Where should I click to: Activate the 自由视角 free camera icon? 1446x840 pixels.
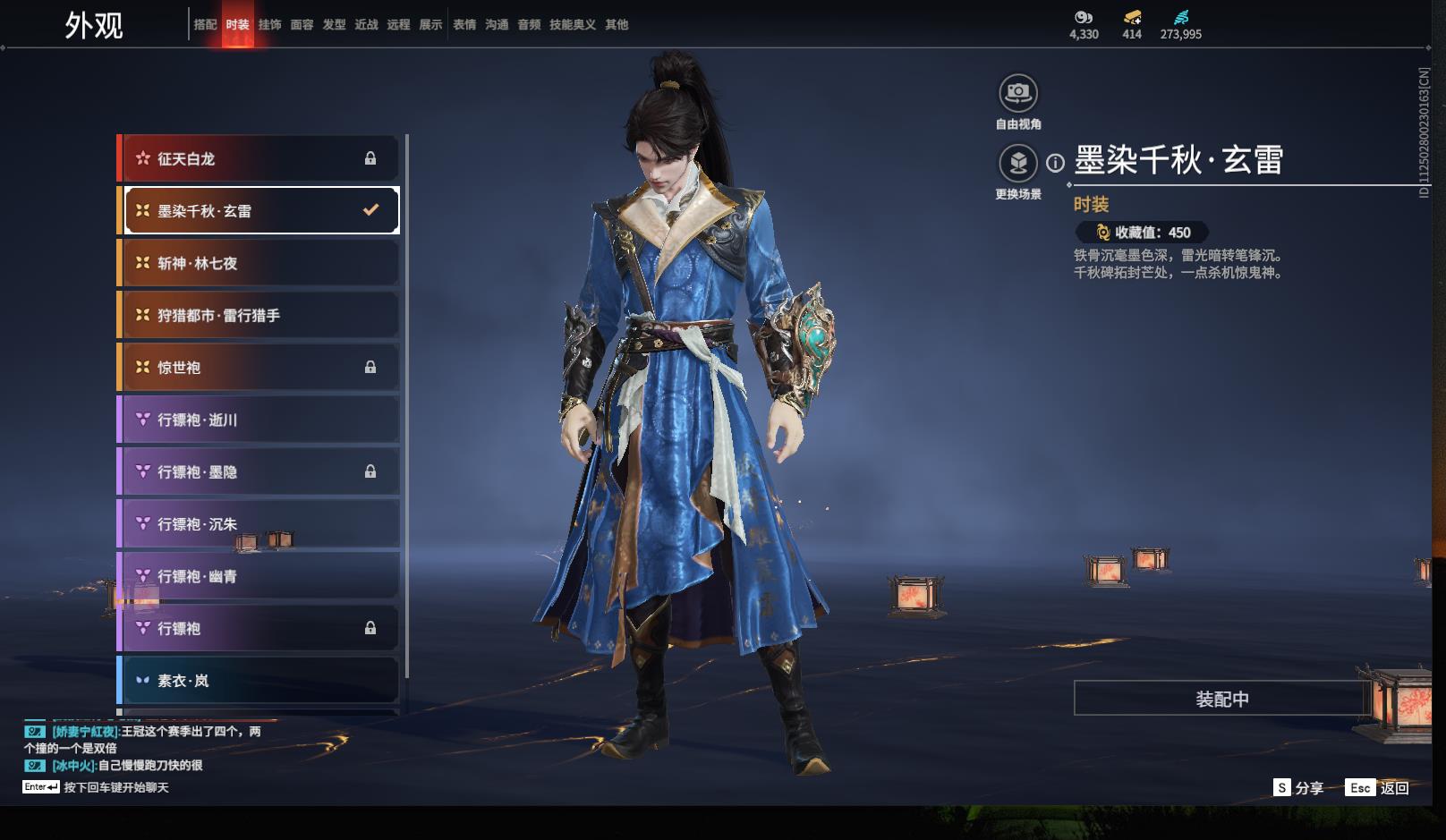(1018, 93)
